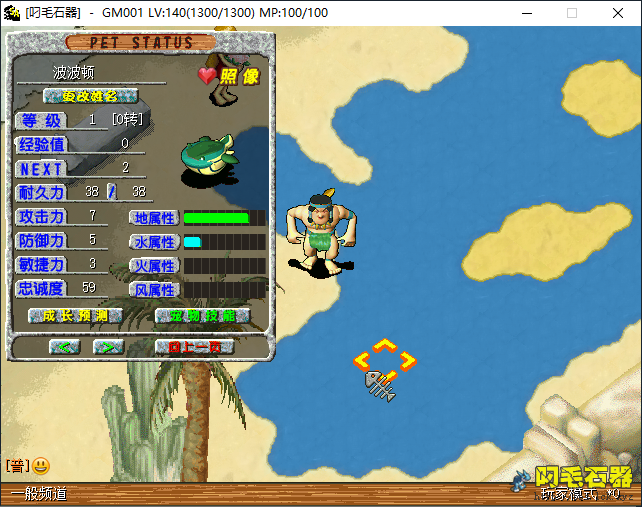Screen dimensions: 642x507
Task: Close the game window
Action: tap(618, 13)
